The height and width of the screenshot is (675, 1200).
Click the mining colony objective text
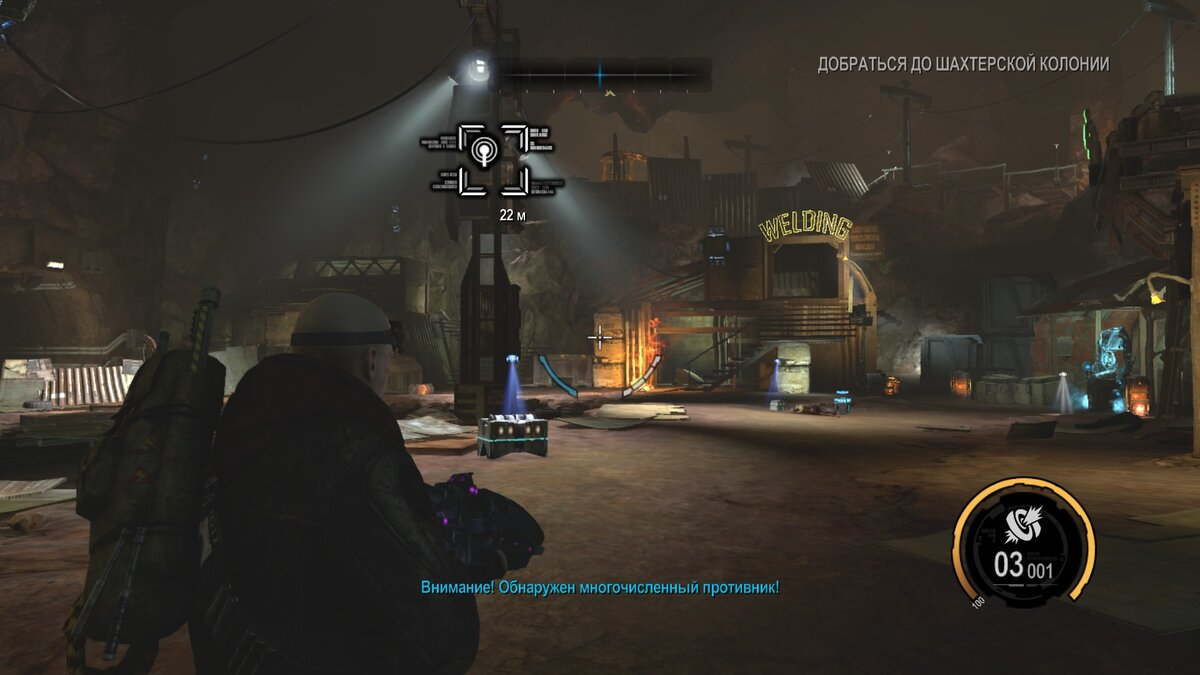(962, 65)
